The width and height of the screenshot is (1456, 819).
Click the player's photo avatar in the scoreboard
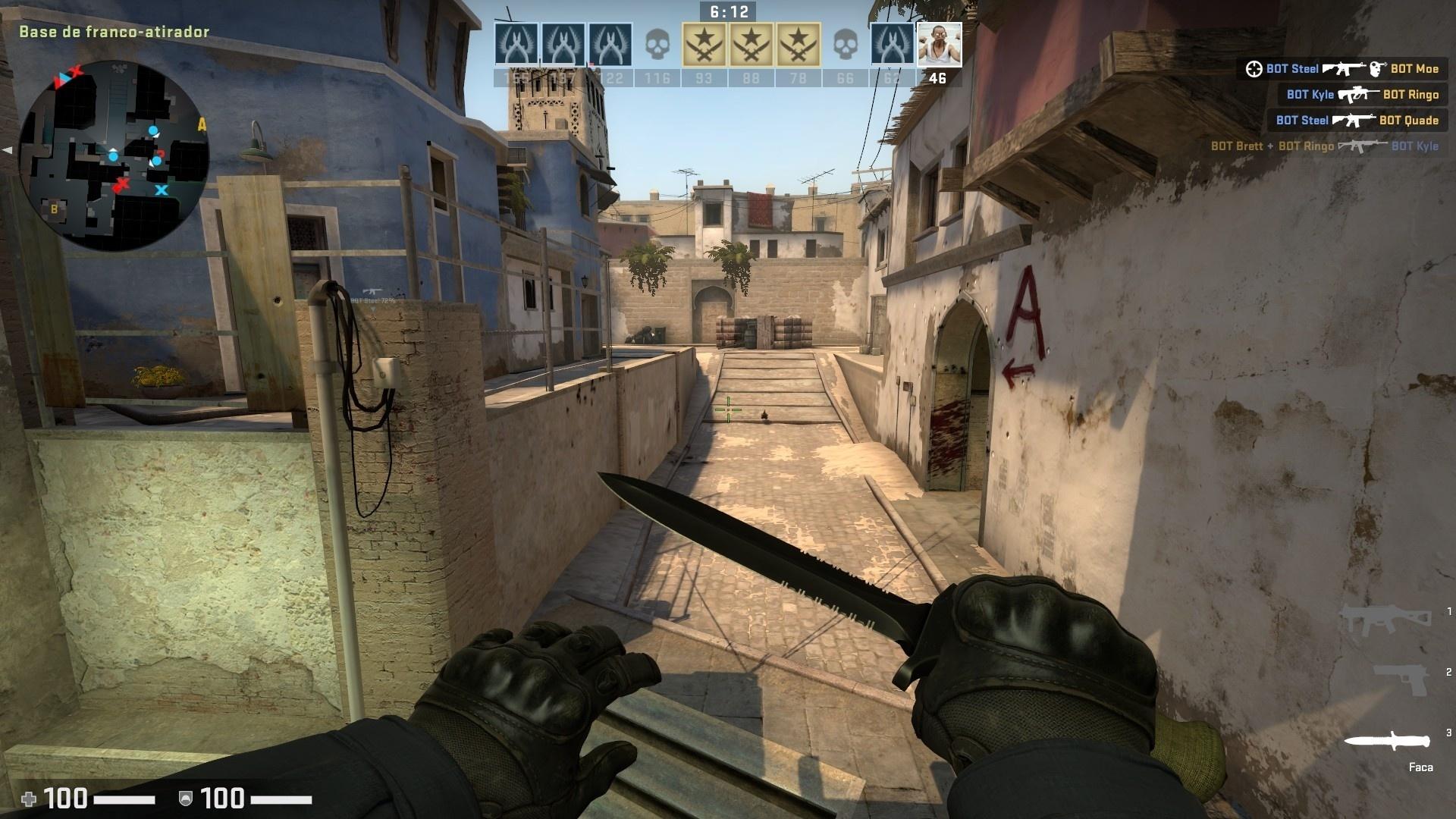pyautogui.click(x=938, y=45)
